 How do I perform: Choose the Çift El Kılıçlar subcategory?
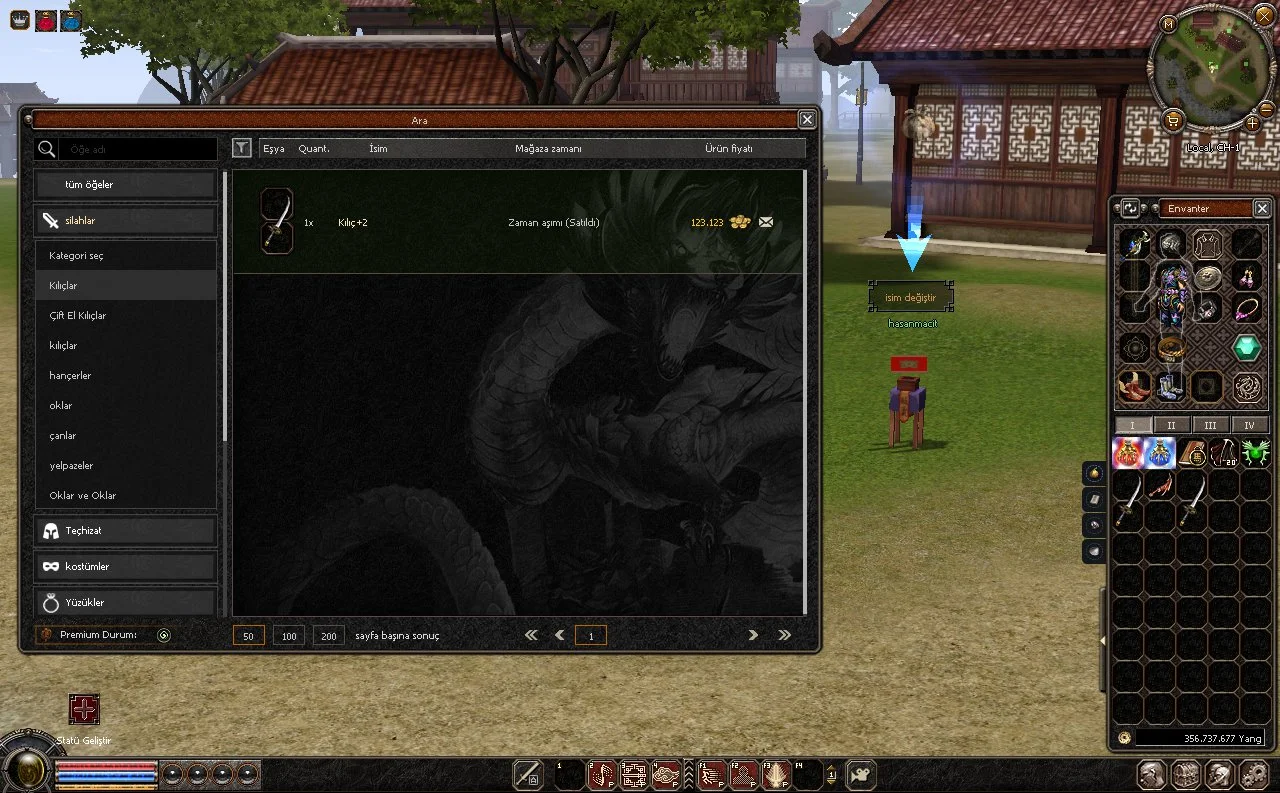tap(126, 316)
